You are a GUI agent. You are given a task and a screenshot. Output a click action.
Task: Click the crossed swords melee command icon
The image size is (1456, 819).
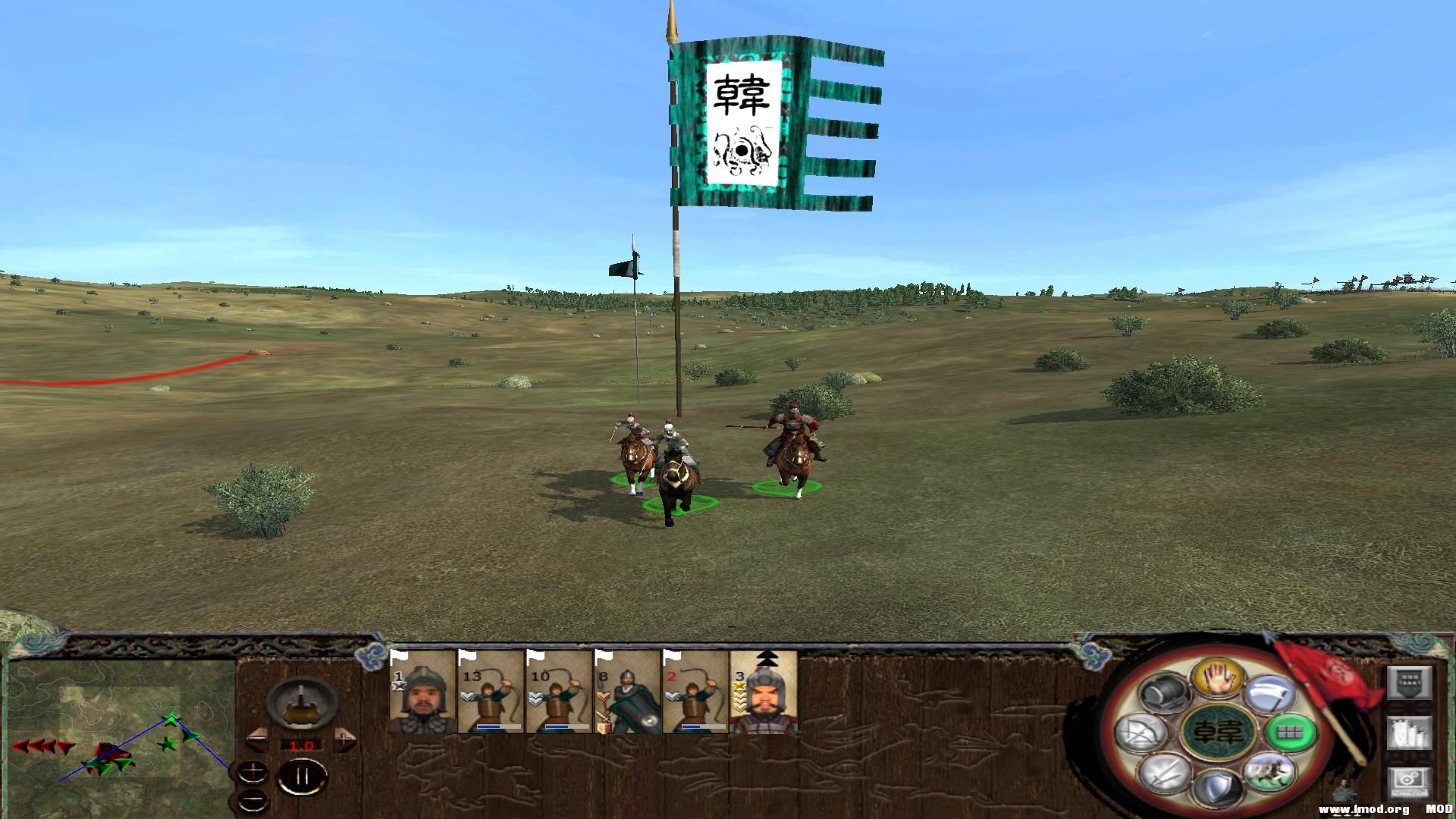[x=1163, y=773]
